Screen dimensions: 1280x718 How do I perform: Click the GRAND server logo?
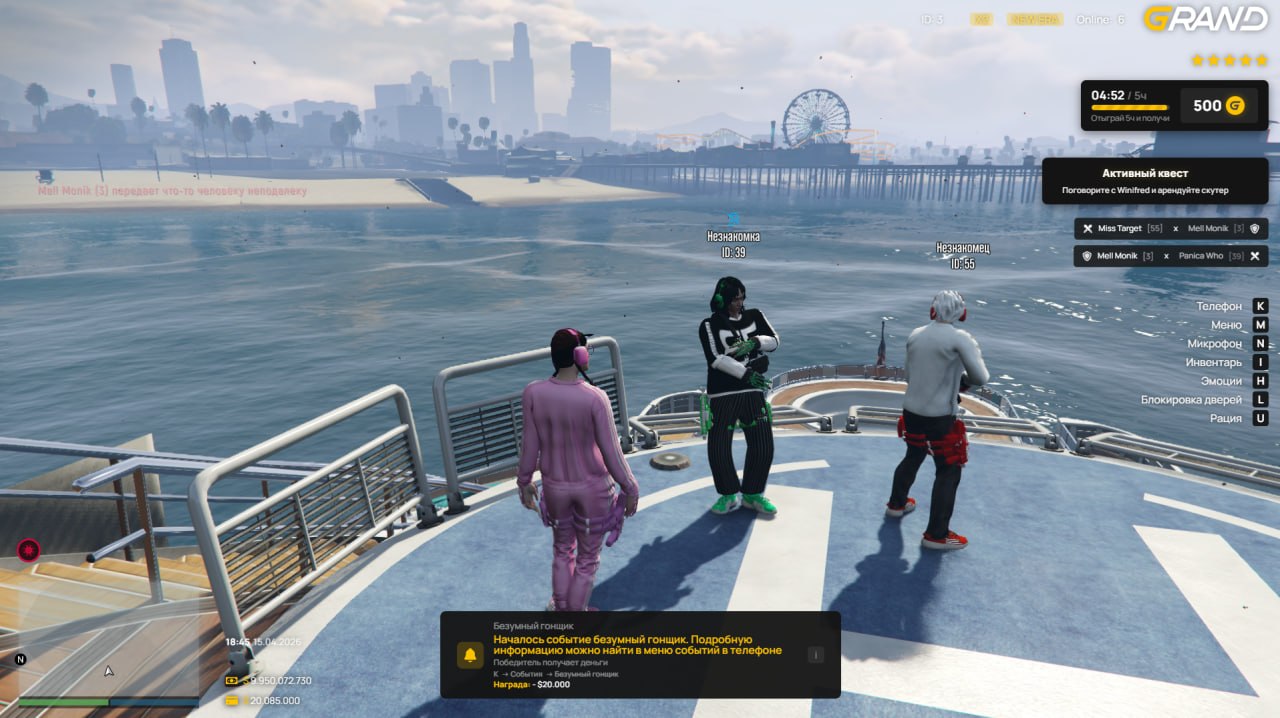pyautogui.click(x=1205, y=18)
